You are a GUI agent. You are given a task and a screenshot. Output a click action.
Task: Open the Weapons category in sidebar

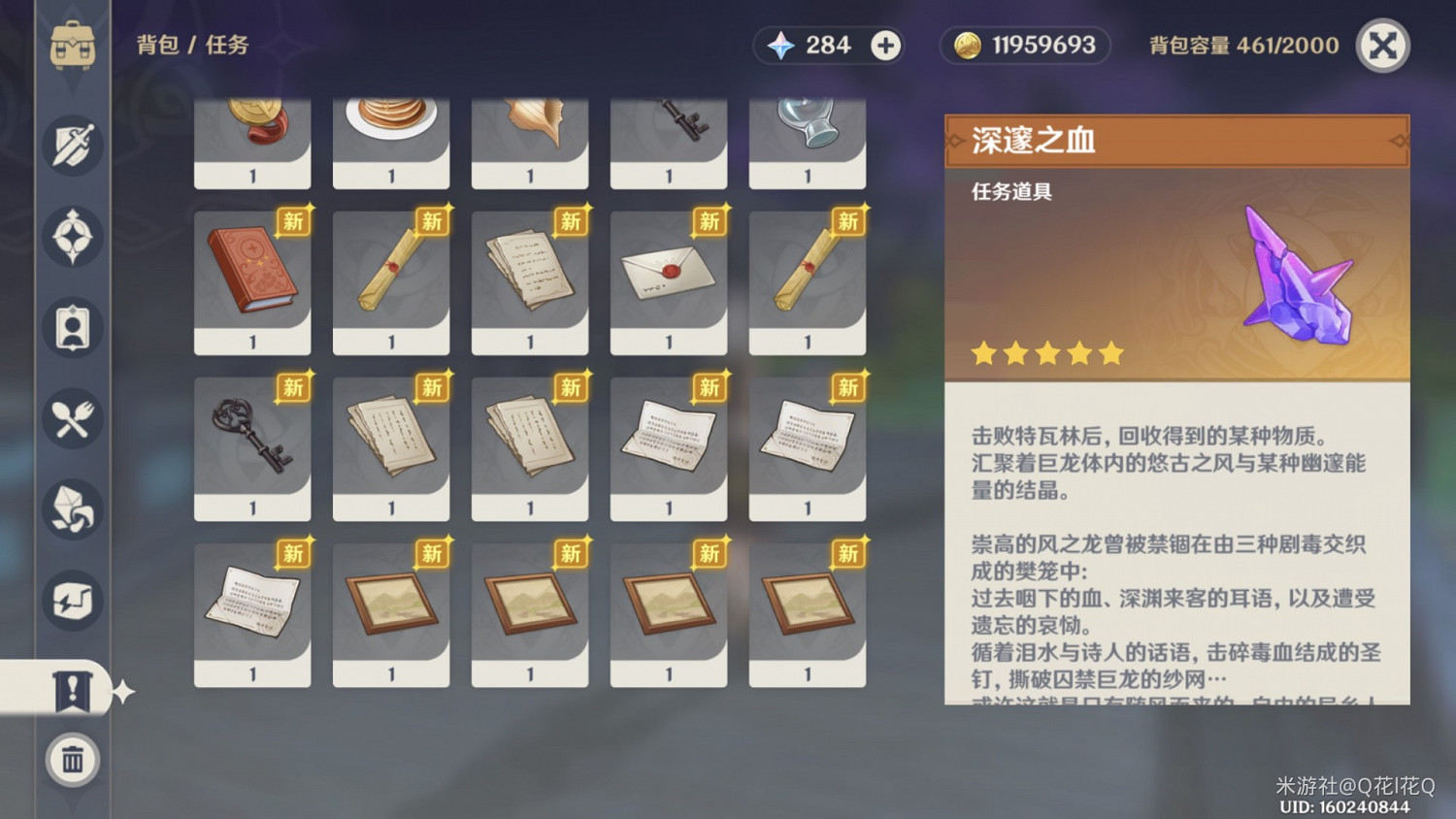(71, 144)
